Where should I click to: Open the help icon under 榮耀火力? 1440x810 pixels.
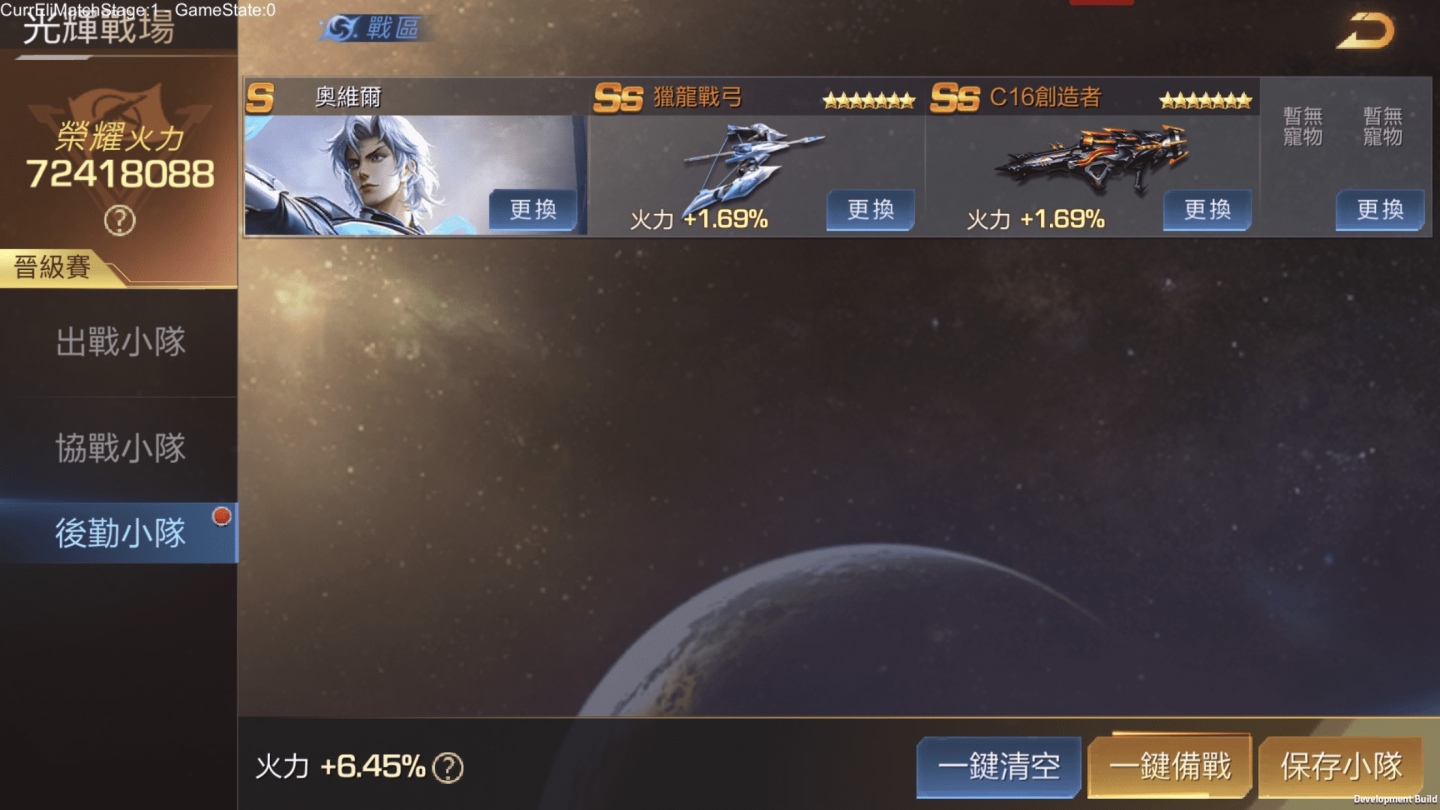[x=119, y=220]
